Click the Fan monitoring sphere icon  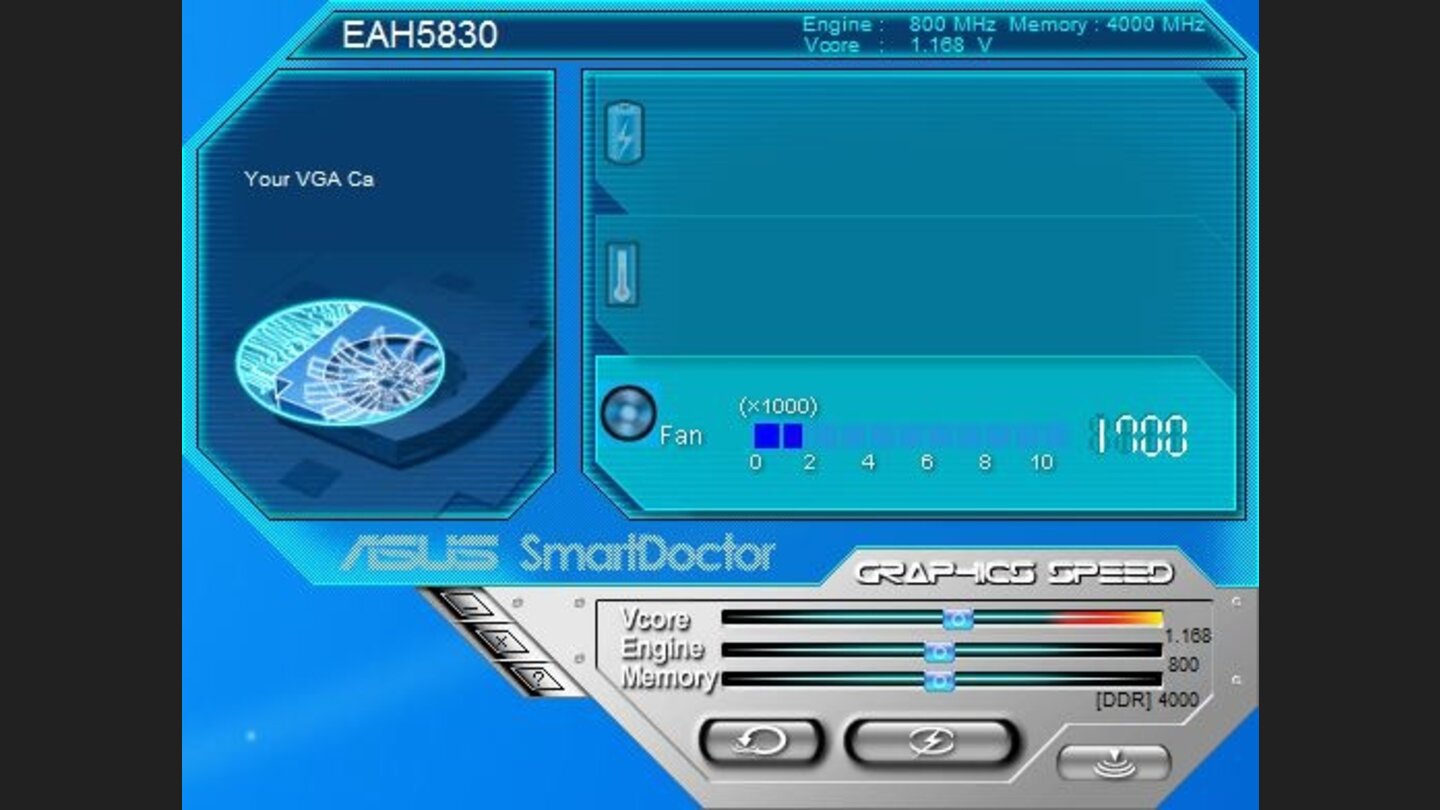click(628, 414)
